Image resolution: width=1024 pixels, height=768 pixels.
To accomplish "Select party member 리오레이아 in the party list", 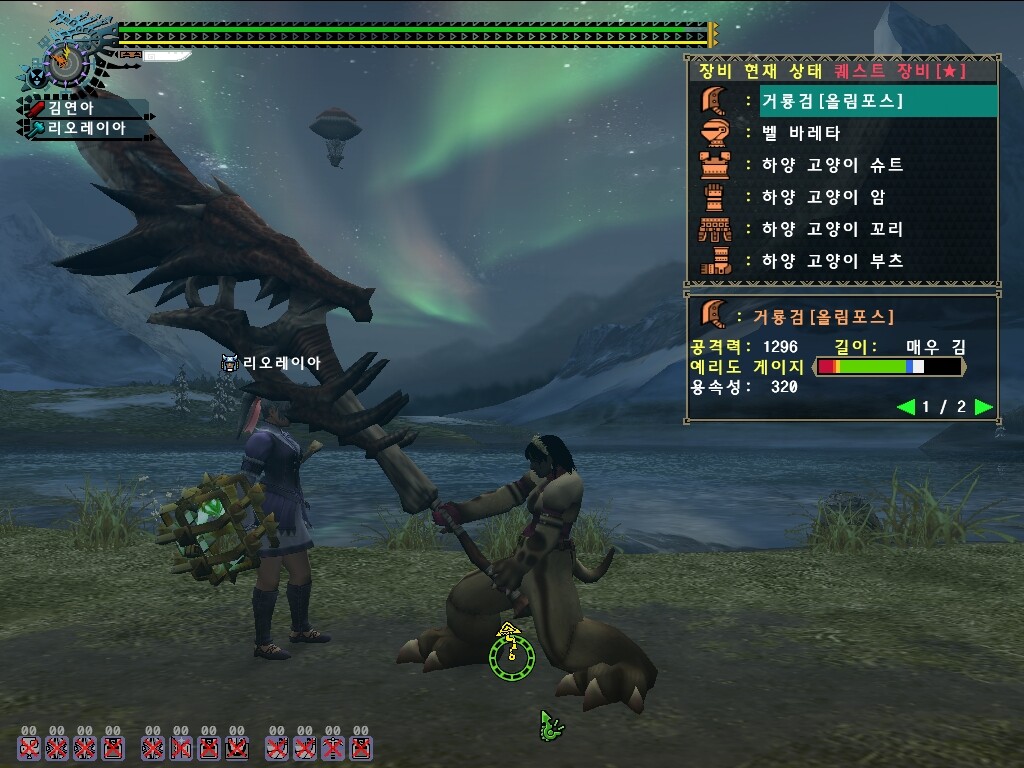I will 86,128.
